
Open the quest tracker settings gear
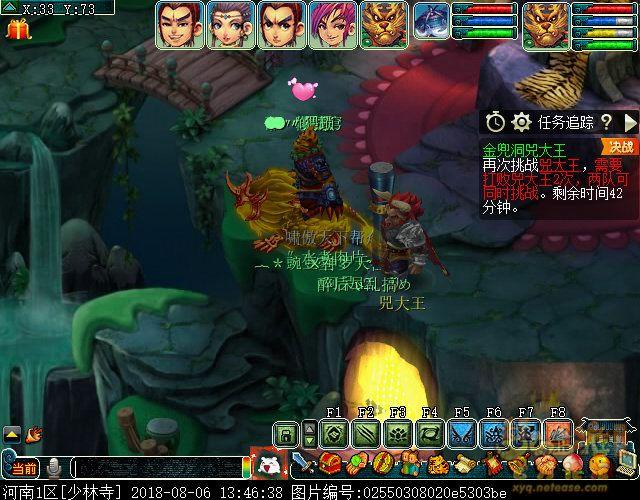[521, 122]
